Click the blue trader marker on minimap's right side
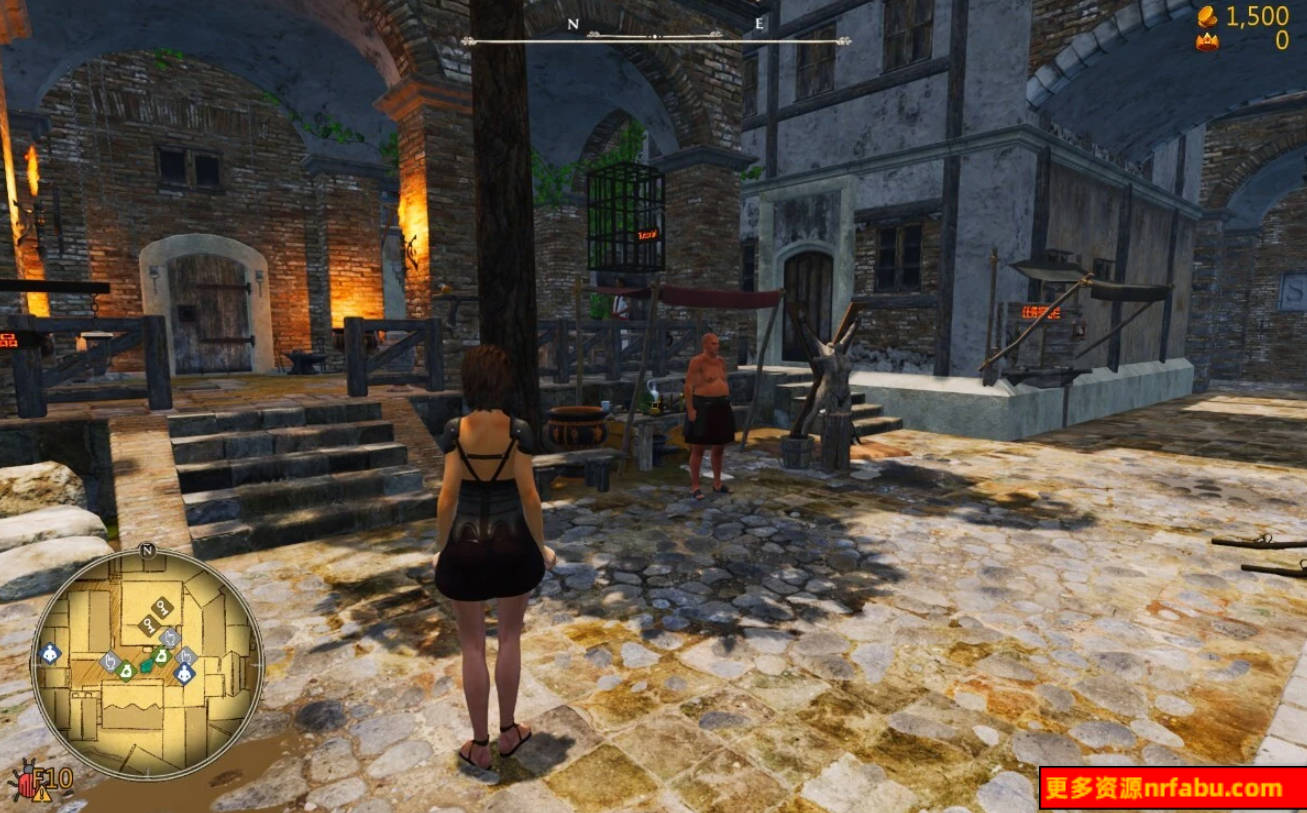The image size is (1307, 813). click(x=184, y=672)
